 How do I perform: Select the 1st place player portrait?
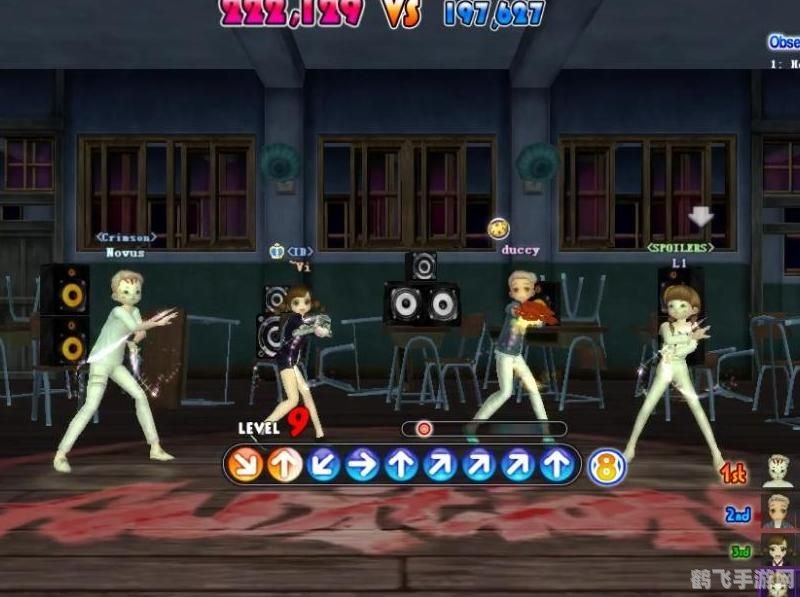click(x=779, y=470)
